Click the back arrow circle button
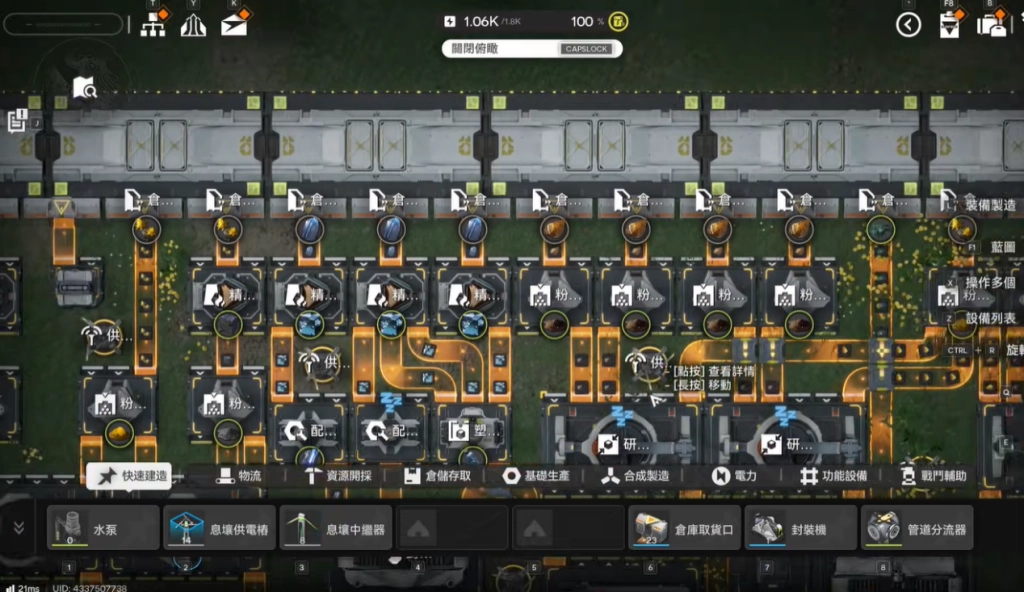 (908, 25)
